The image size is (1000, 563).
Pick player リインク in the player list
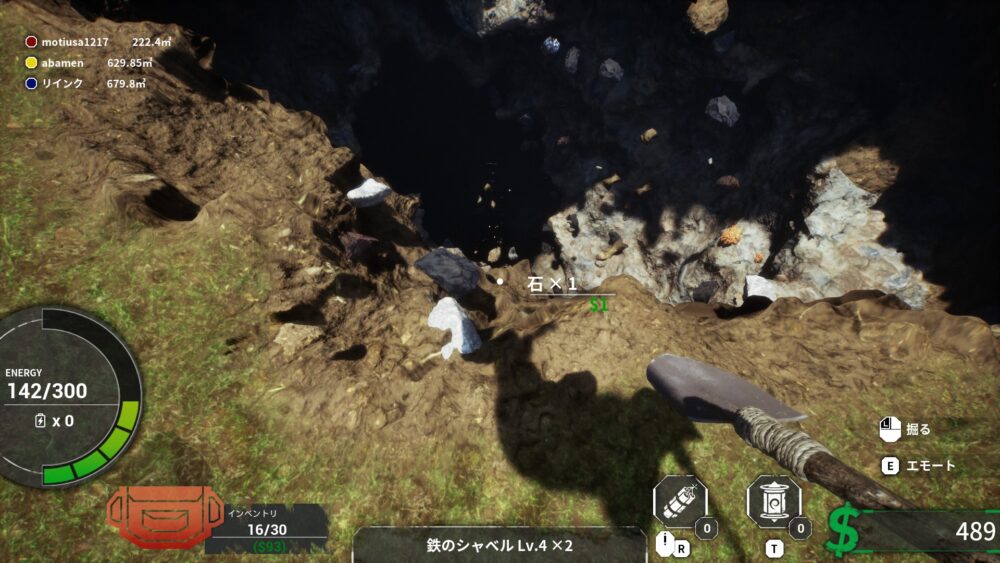pyautogui.click(x=61, y=83)
